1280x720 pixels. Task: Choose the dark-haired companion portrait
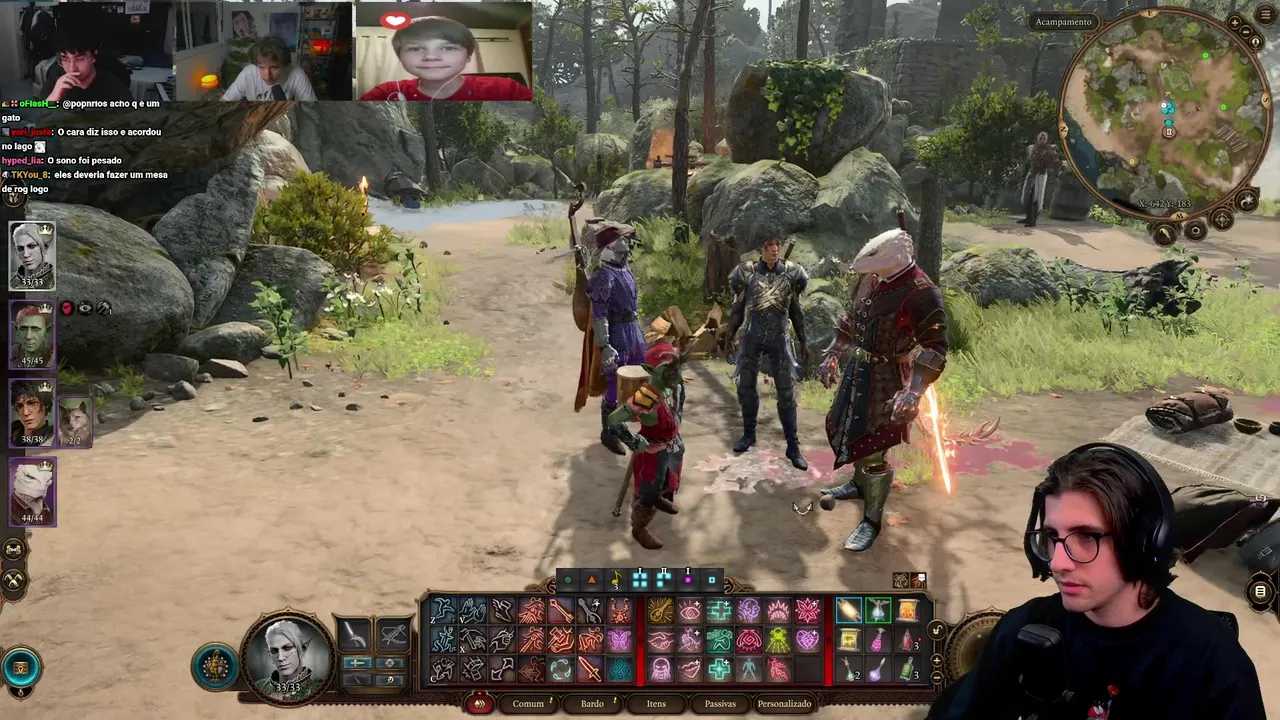32,412
